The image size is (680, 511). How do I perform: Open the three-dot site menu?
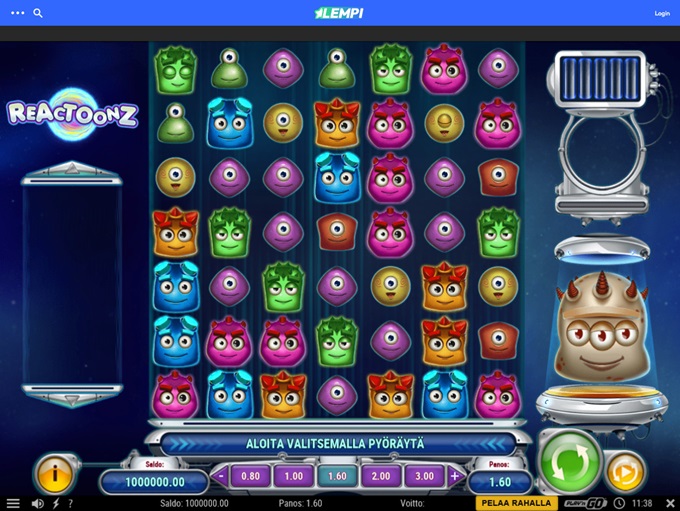click(17, 14)
